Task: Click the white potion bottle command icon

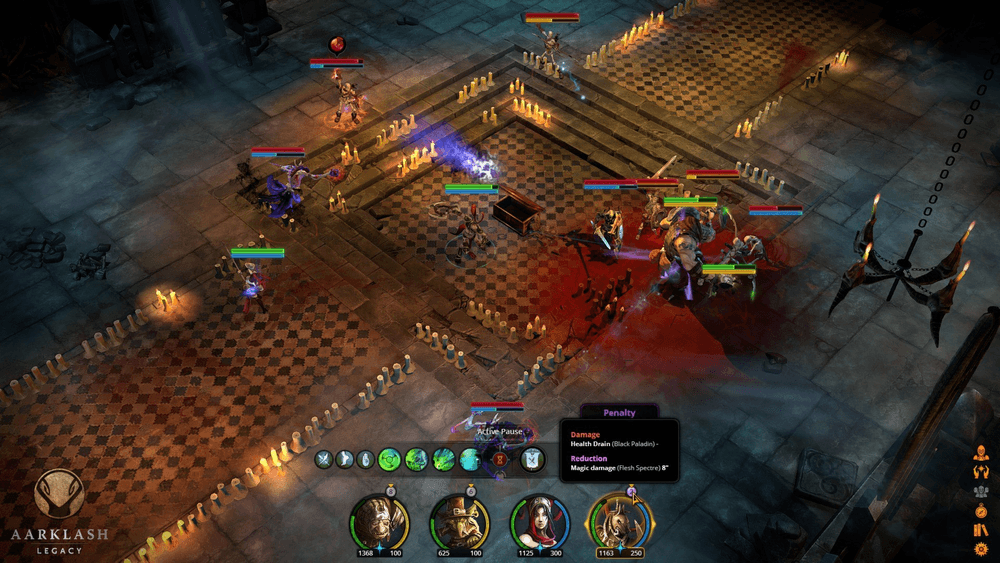Action: pos(367,459)
